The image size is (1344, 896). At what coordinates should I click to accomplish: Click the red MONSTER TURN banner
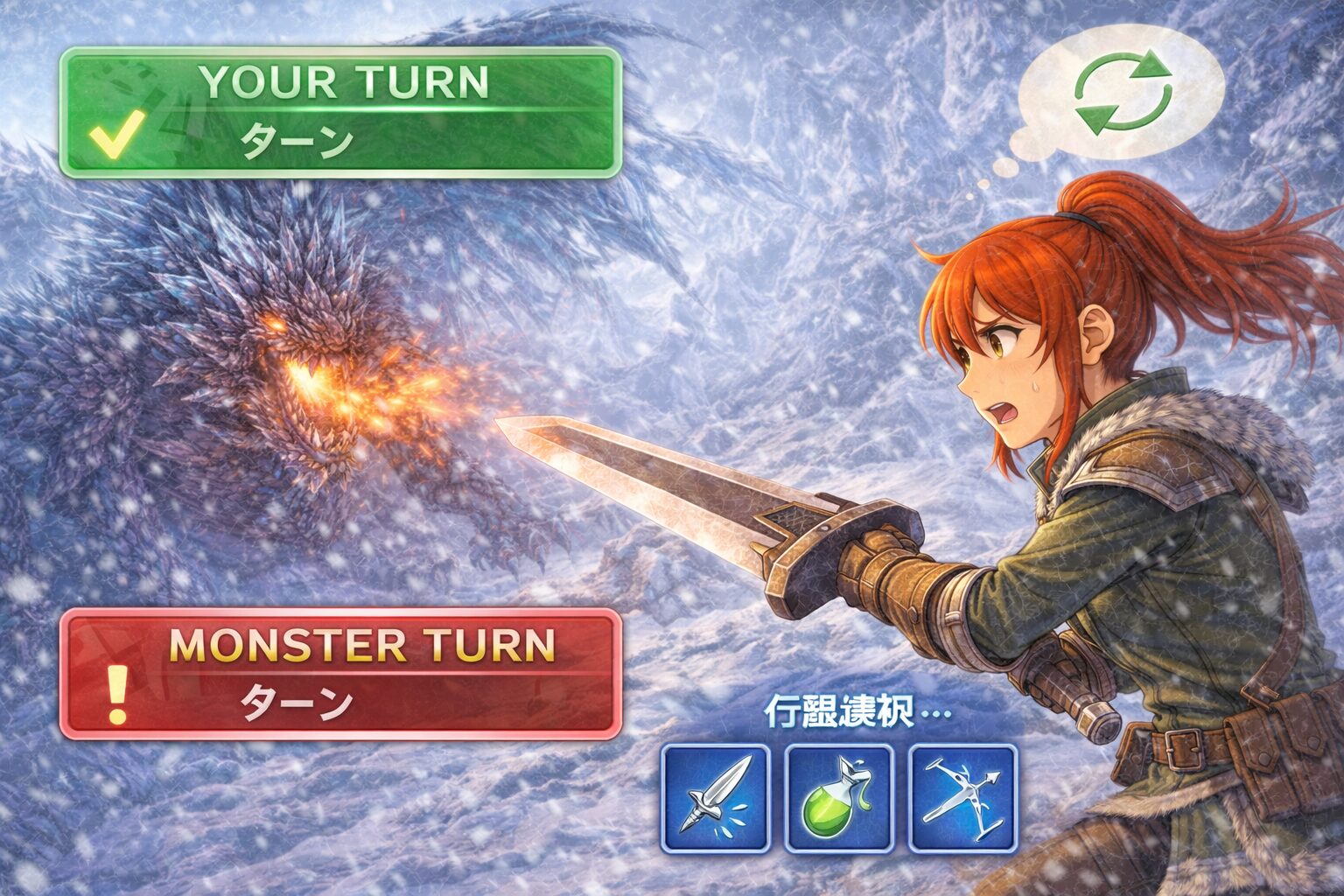tap(340, 673)
